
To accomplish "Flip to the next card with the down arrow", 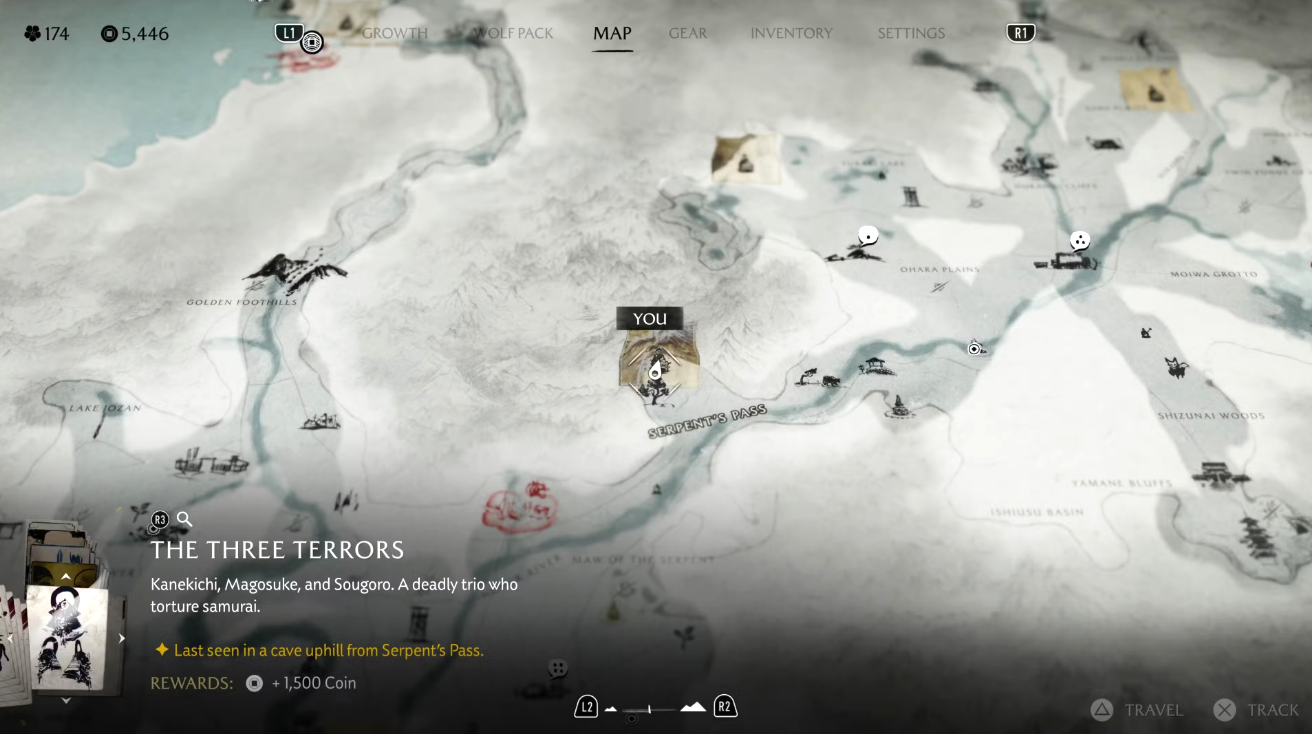I will [x=66, y=700].
